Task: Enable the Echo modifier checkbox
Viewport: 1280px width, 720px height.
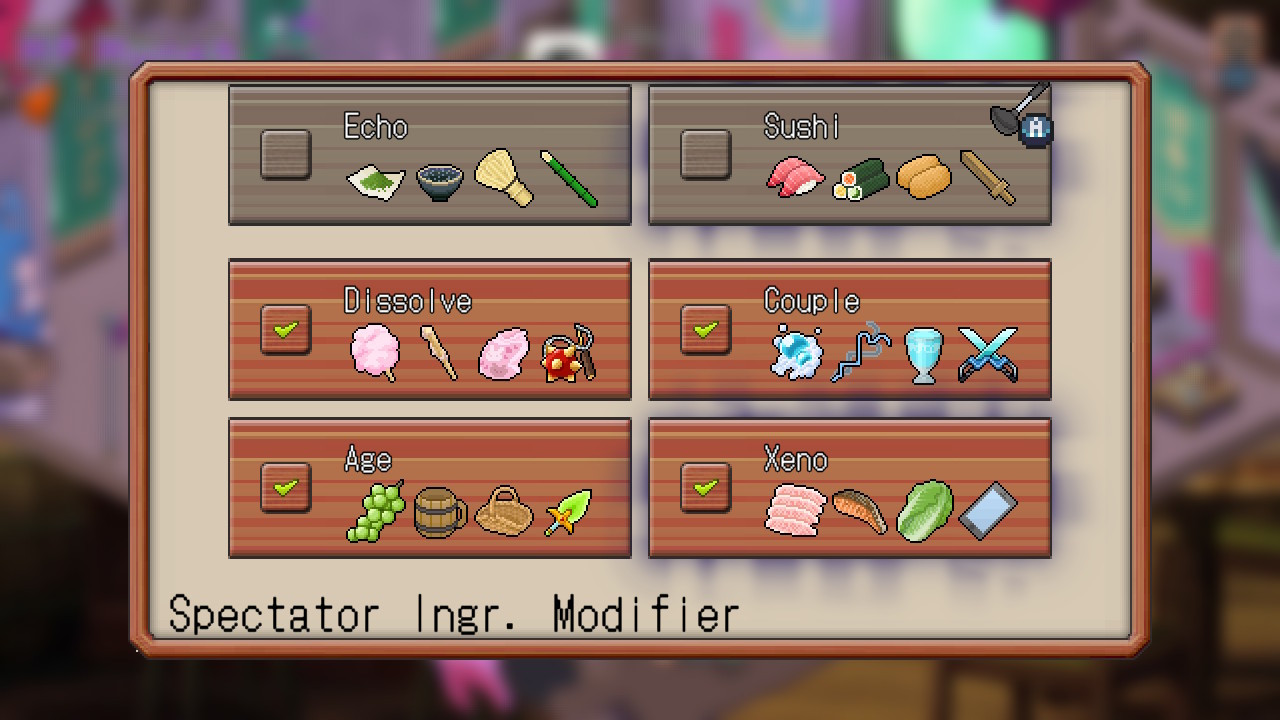Action: pos(285,155)
